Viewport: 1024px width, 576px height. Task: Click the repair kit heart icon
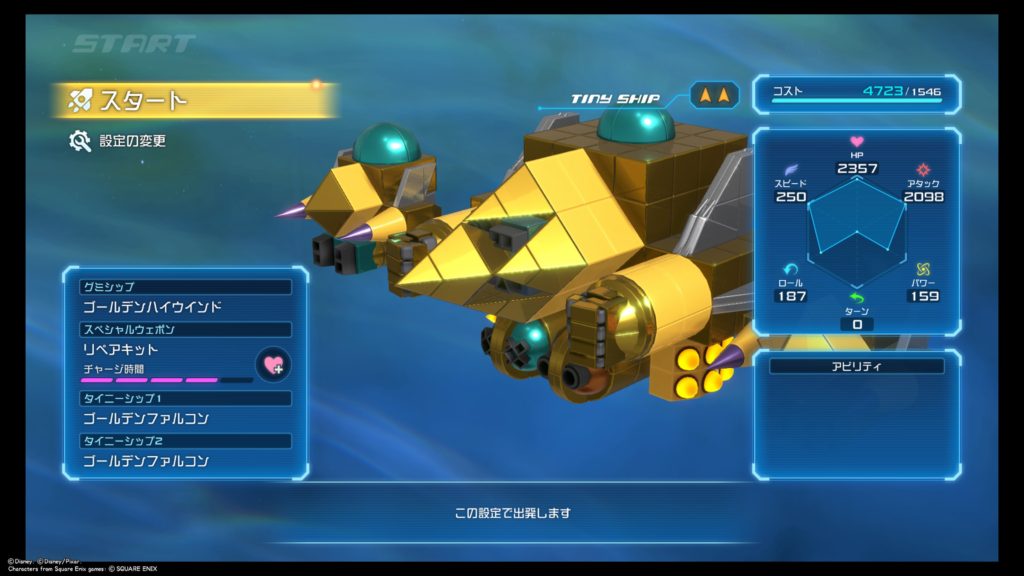pos(273,364)
